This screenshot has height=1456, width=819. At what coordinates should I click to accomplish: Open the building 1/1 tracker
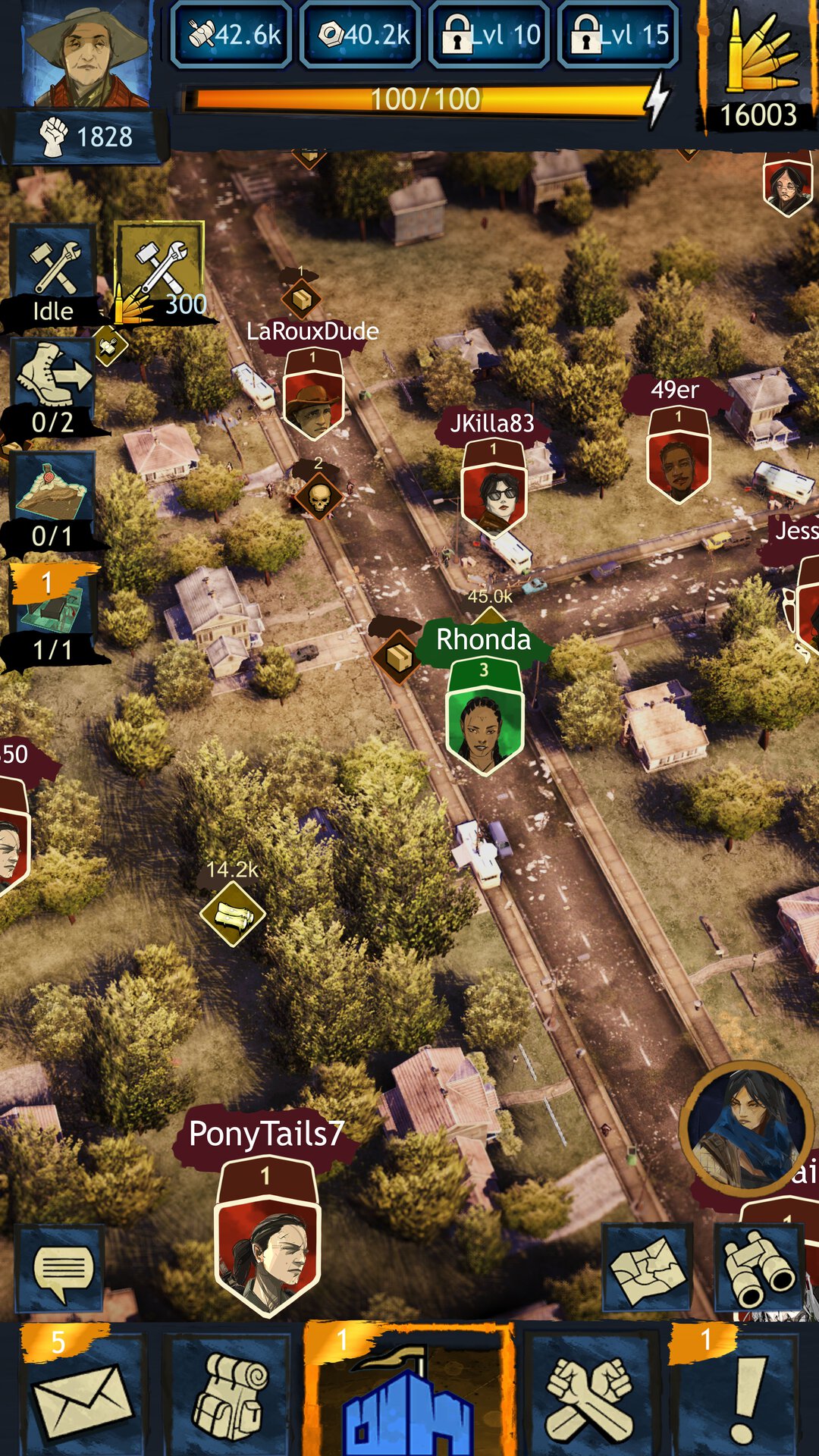click(x=53, y=612)
